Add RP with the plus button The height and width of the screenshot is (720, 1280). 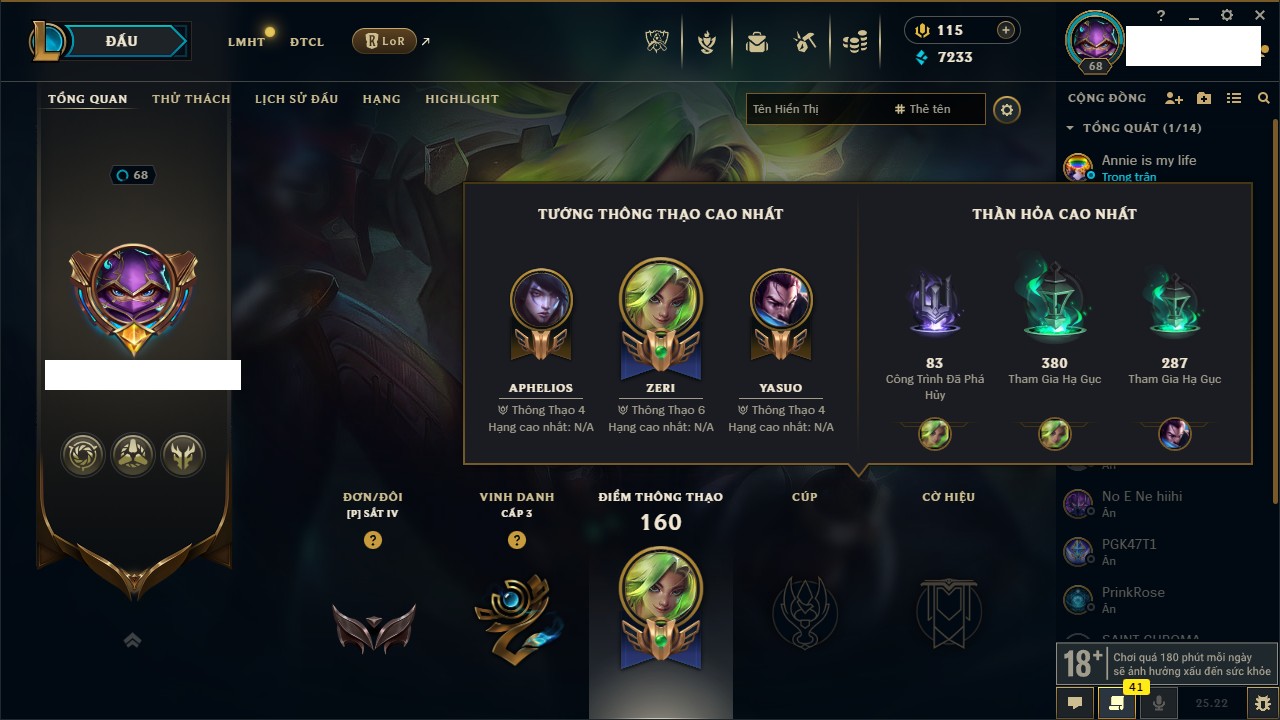1006,30
